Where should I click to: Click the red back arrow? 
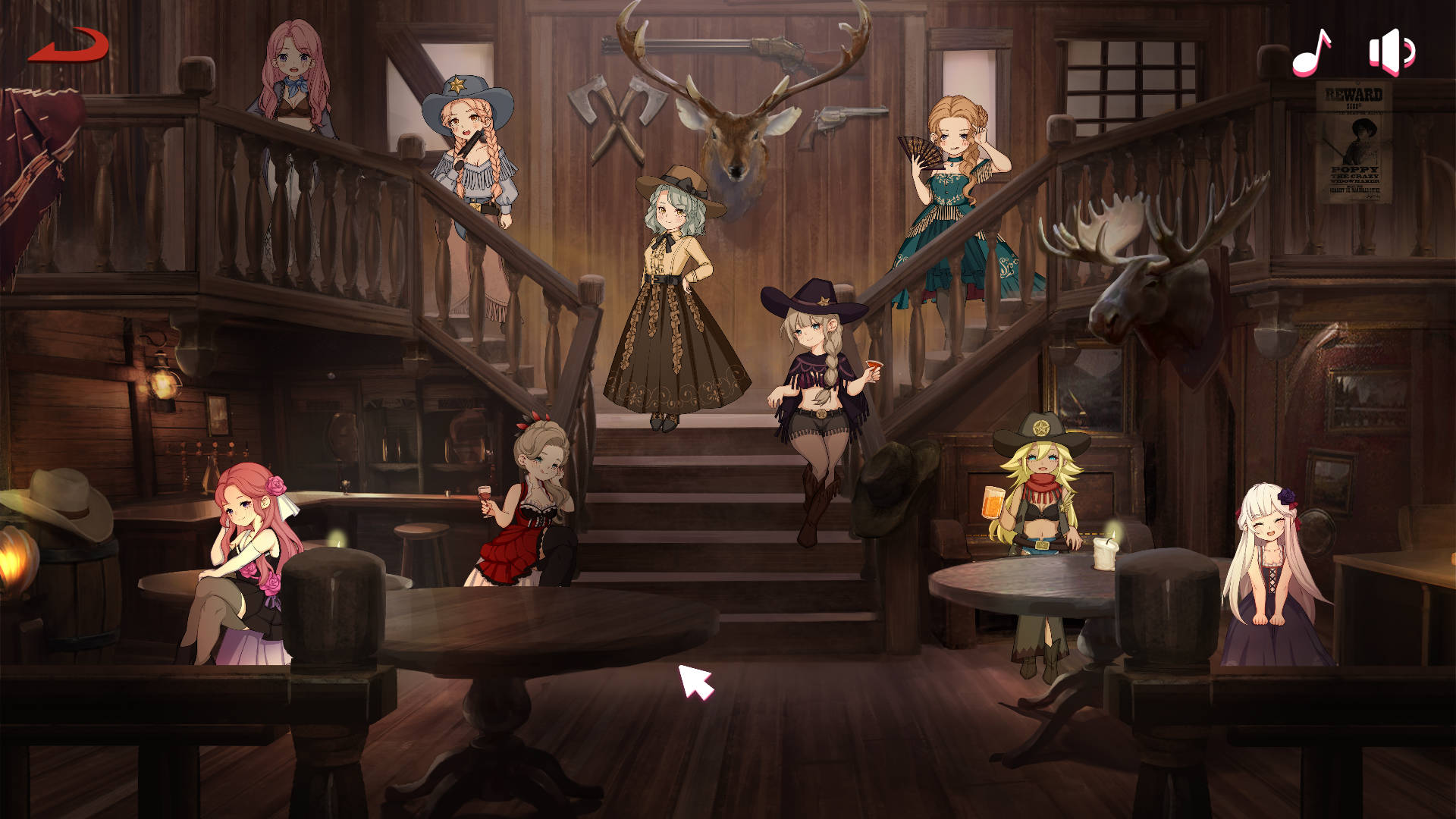(x=69, y=45)
